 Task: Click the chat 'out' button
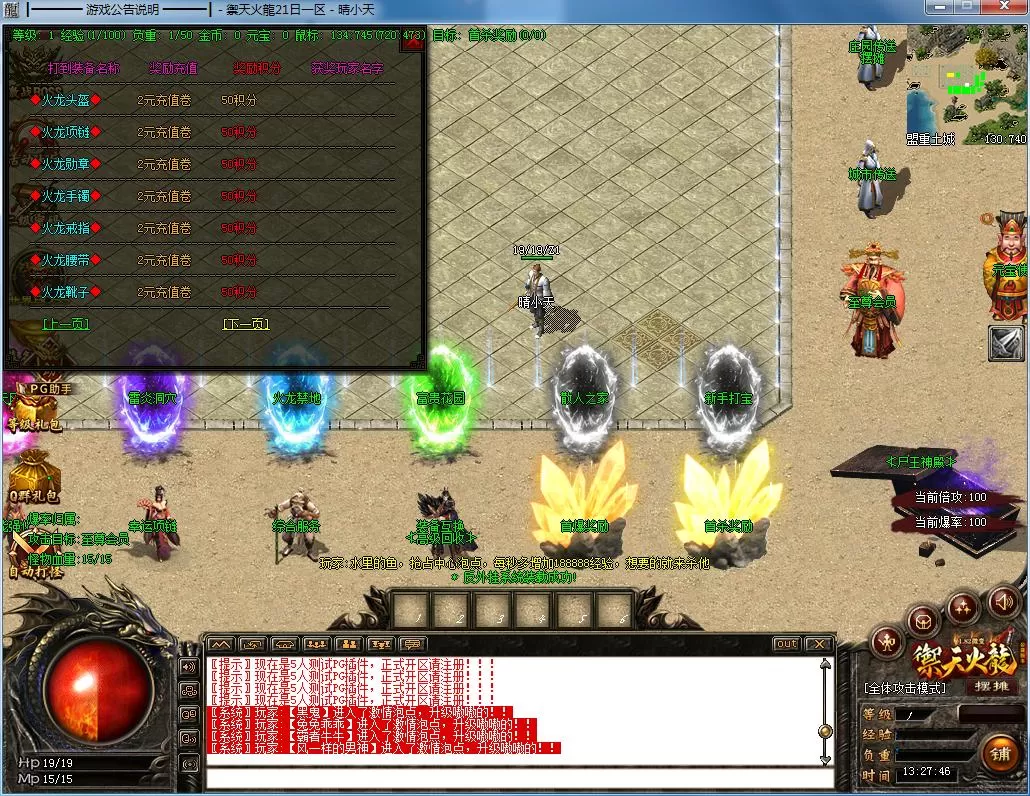[786, 644]
